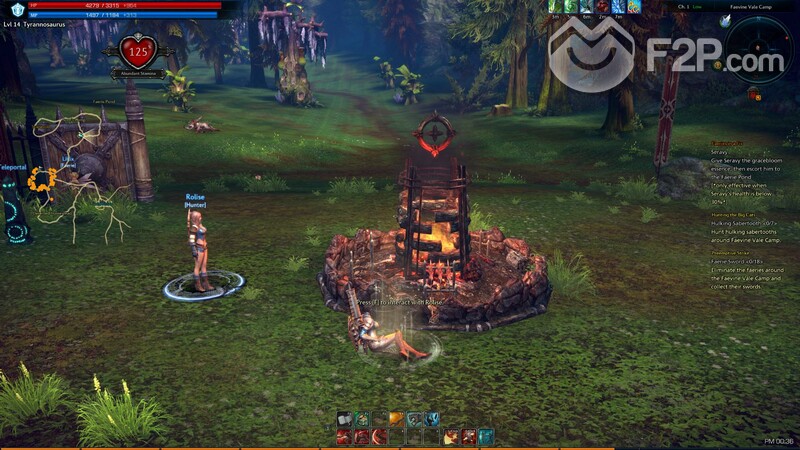
Task: Click the Abundant Stamina heart indicator
Action: tap(139, 51)
